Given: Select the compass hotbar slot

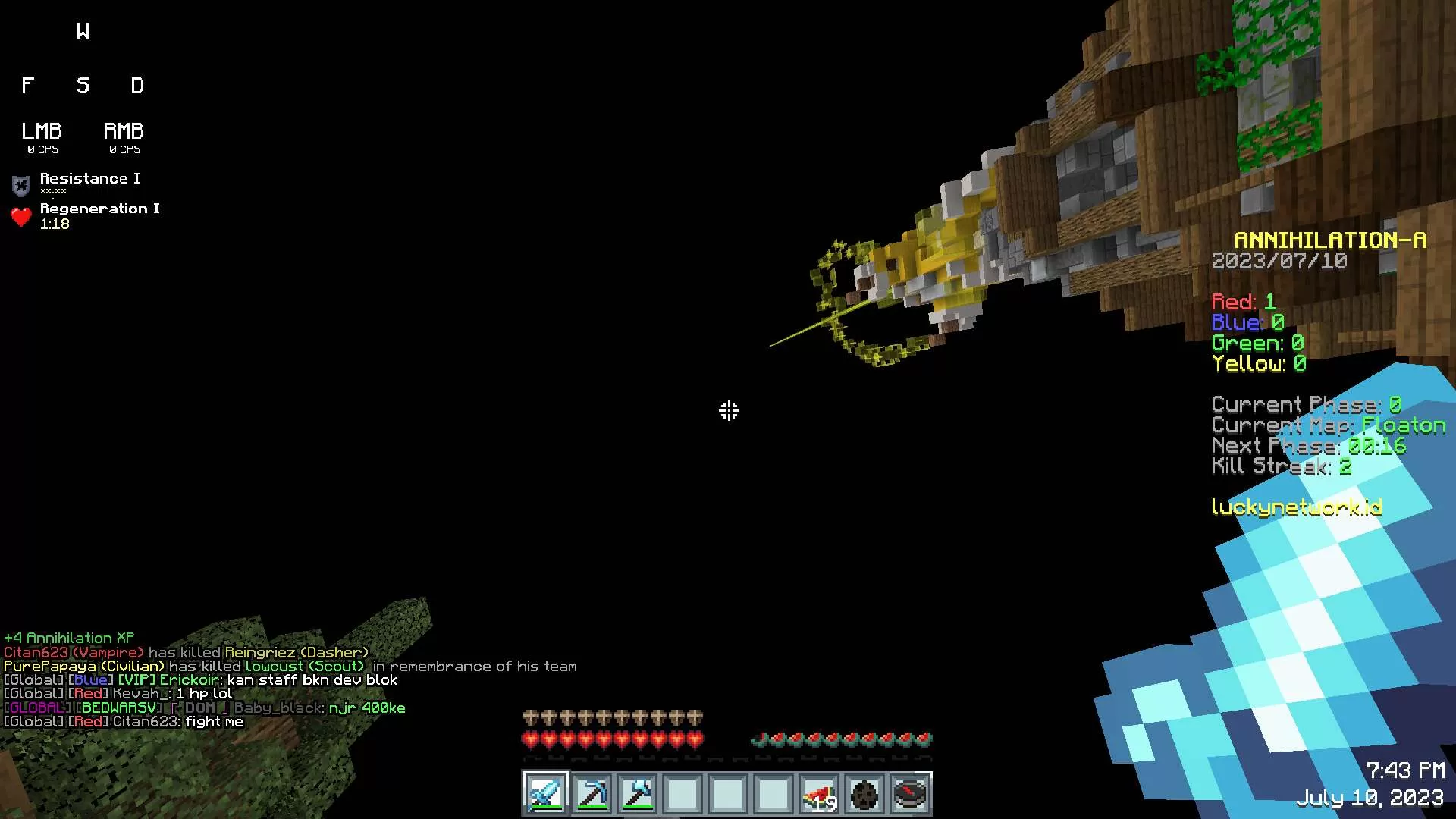Looking at the screenshot, I should pyautogui.click(x=910, y=794).
